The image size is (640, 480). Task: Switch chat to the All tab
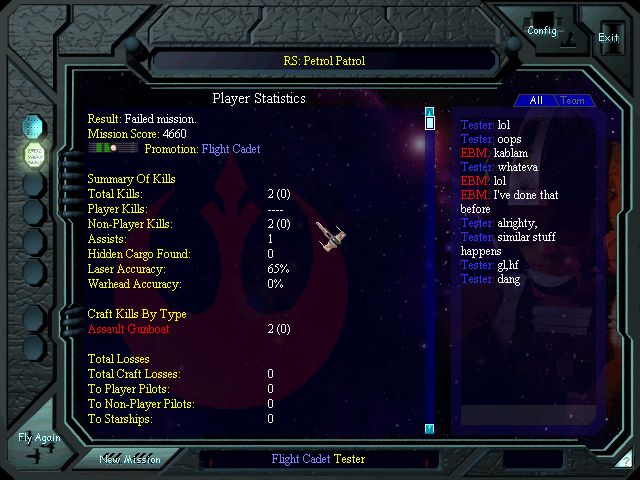(536, 101)
